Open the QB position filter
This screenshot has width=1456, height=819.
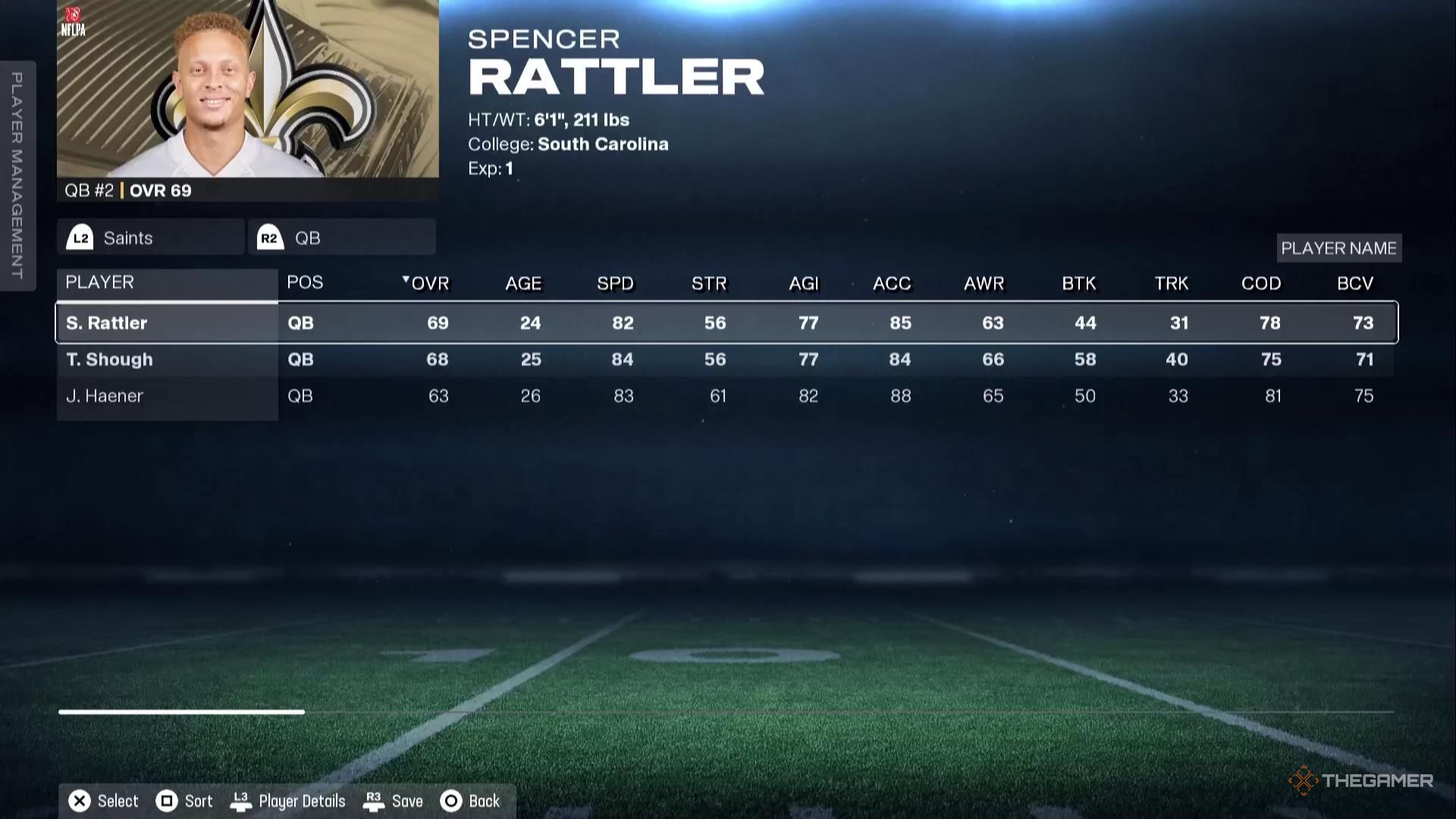point(341,237)
